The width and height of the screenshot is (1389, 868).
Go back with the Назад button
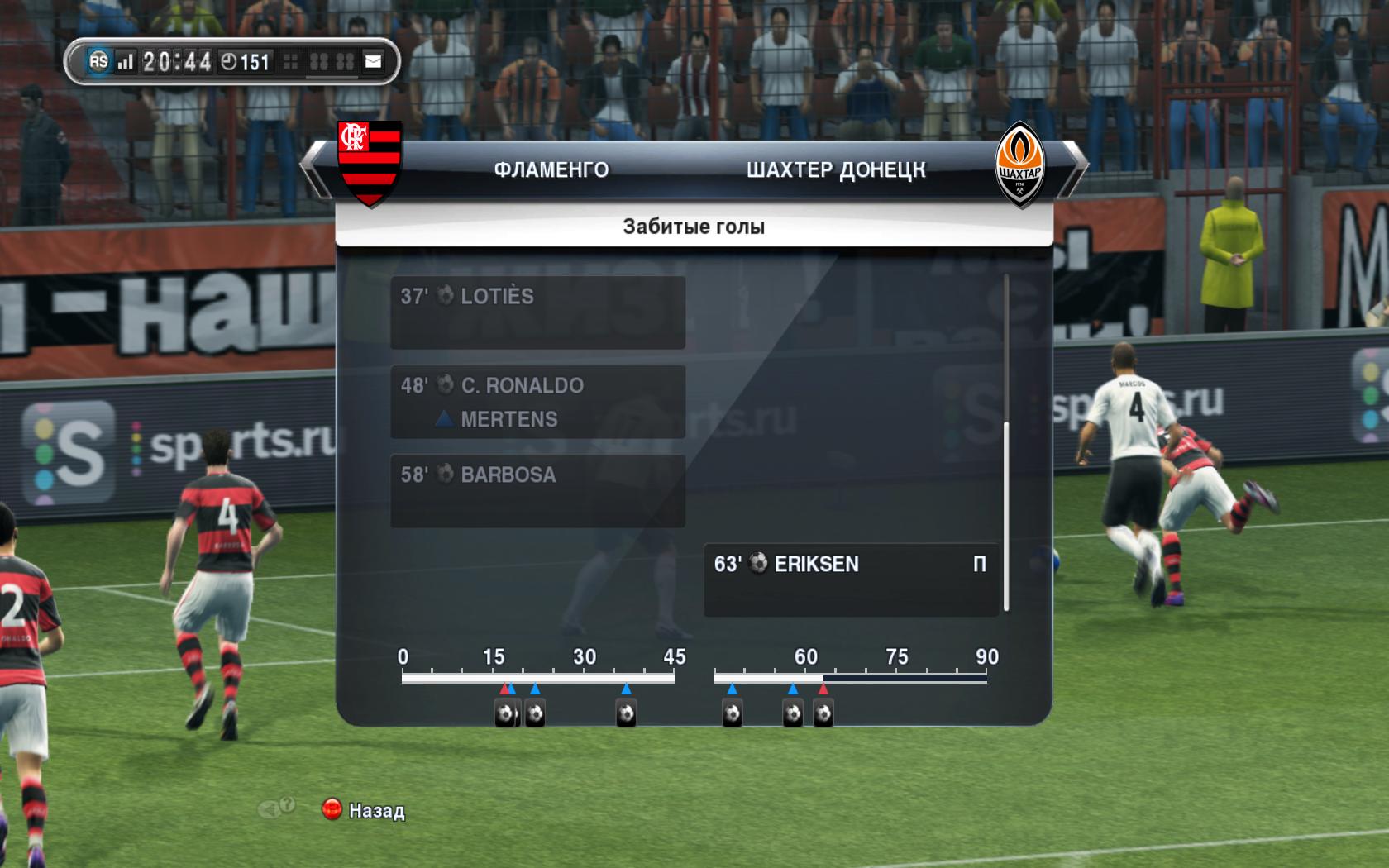pos(364,810)
